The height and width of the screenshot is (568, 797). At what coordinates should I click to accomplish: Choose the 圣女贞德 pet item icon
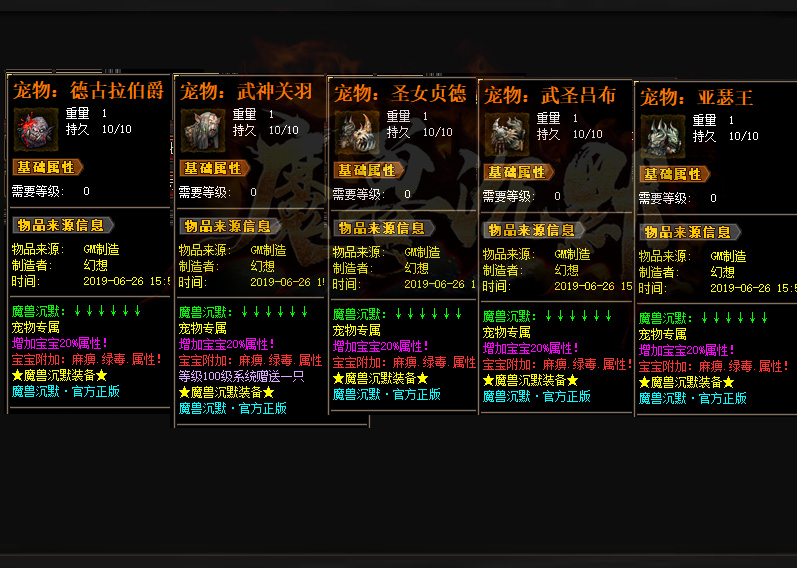click(x=358, y=132)
